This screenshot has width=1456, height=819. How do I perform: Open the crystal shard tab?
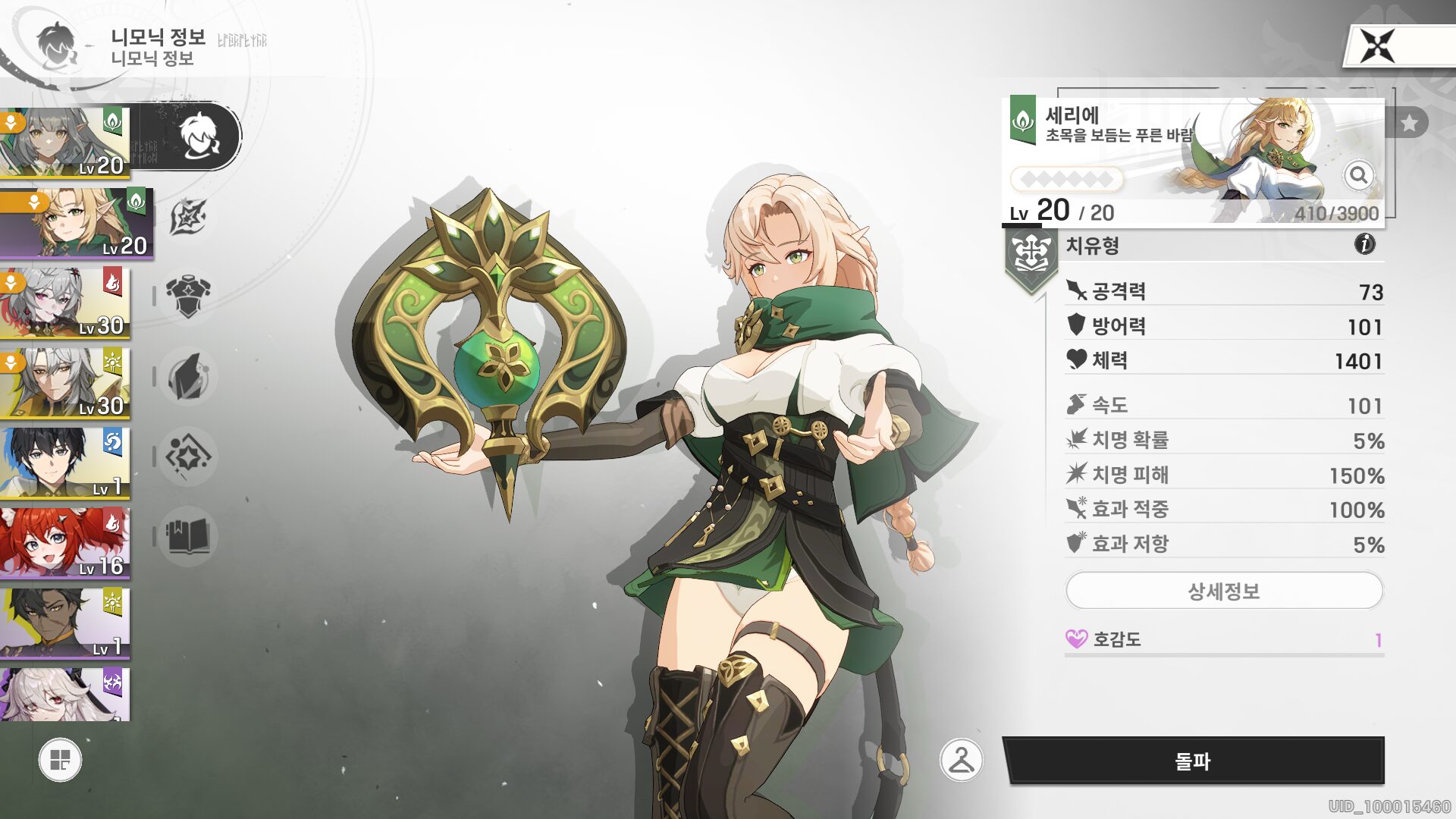[187, 376]
